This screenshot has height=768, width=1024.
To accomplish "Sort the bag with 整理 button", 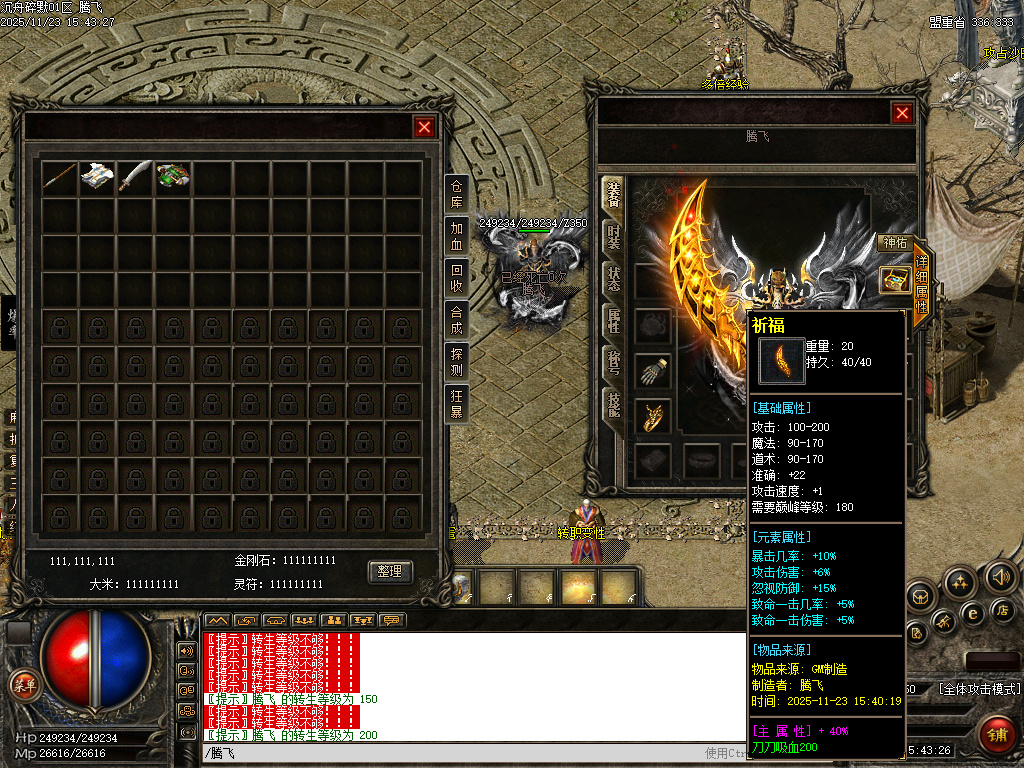I will pyautogui.click(x=390, y=571).
